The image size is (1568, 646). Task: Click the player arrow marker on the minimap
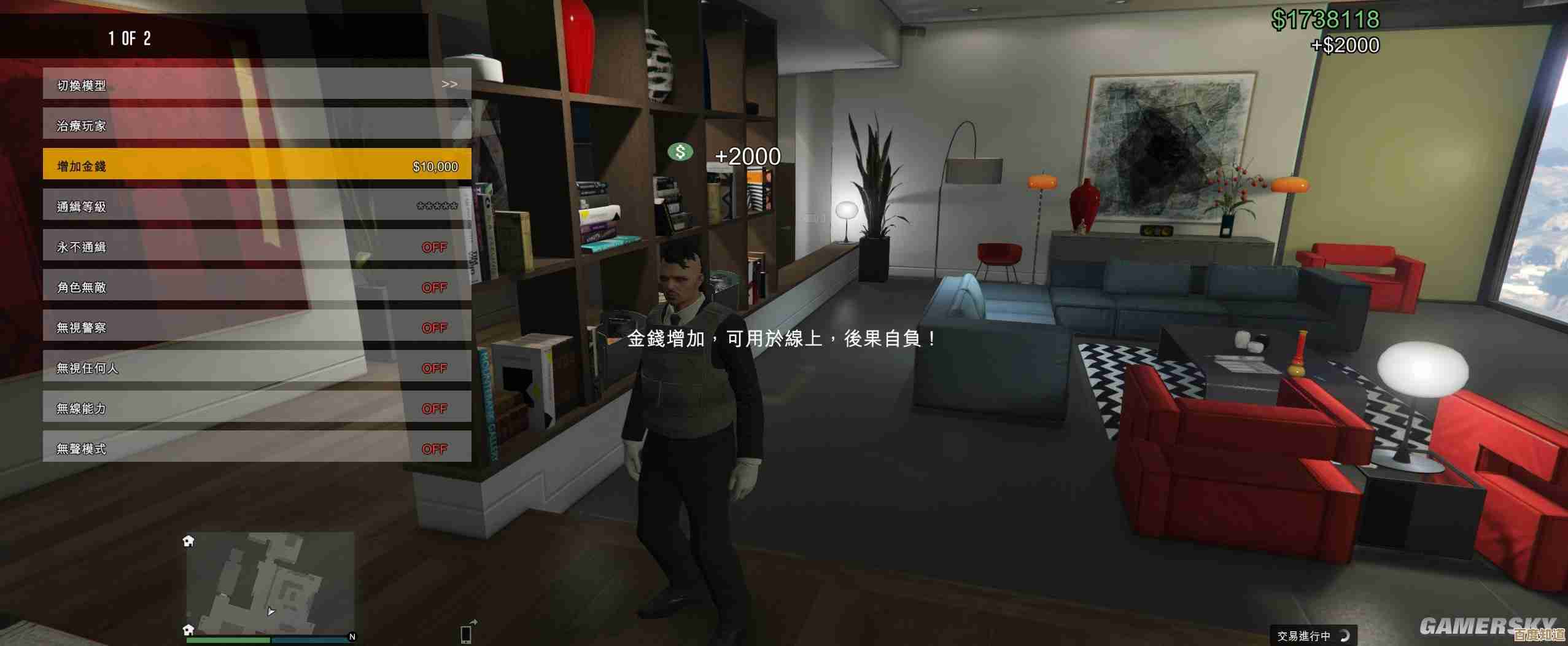click(x=271, y=612)
